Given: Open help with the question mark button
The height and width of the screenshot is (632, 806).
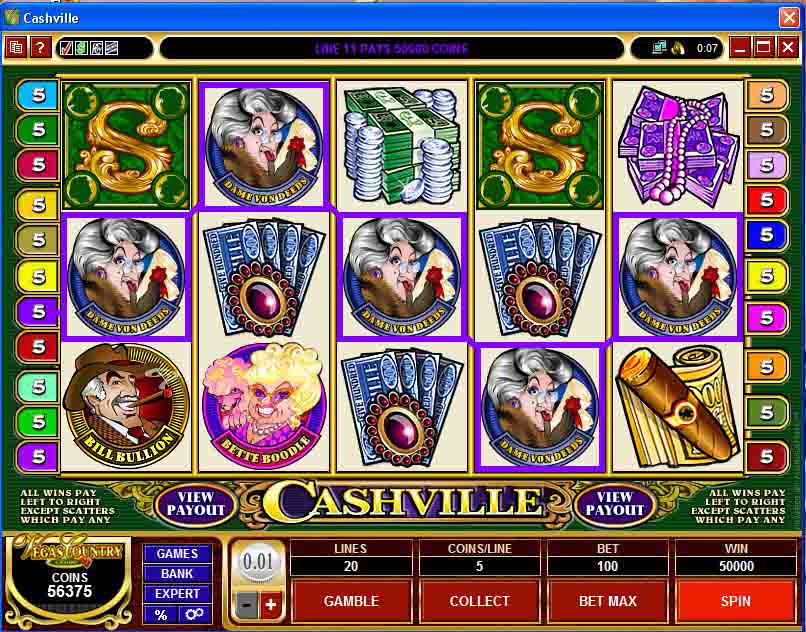Looking at the screenshot, I should [x=40, y=47].
